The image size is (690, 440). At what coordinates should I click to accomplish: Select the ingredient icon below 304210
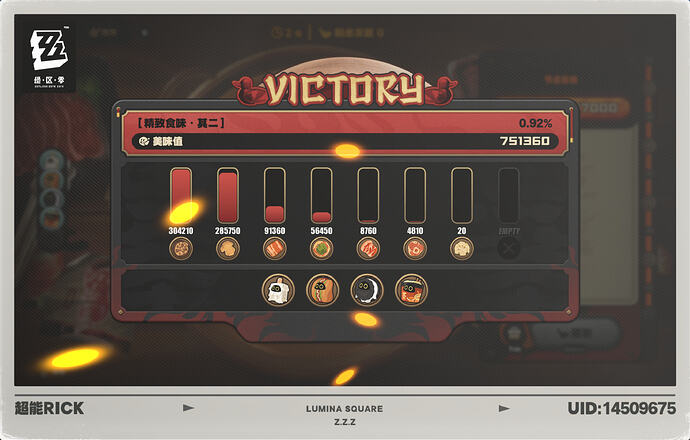tap(181, 248)
